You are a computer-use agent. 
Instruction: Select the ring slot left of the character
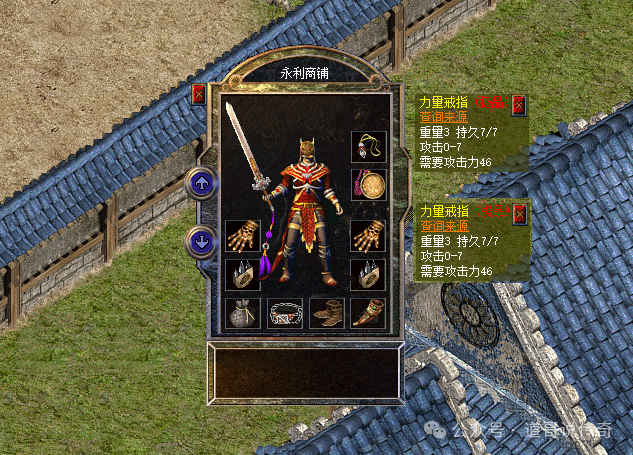(243, 274)
